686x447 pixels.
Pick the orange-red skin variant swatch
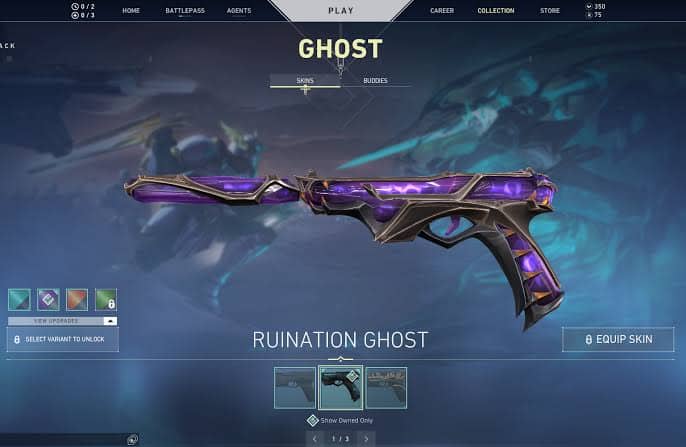(77, 298)
